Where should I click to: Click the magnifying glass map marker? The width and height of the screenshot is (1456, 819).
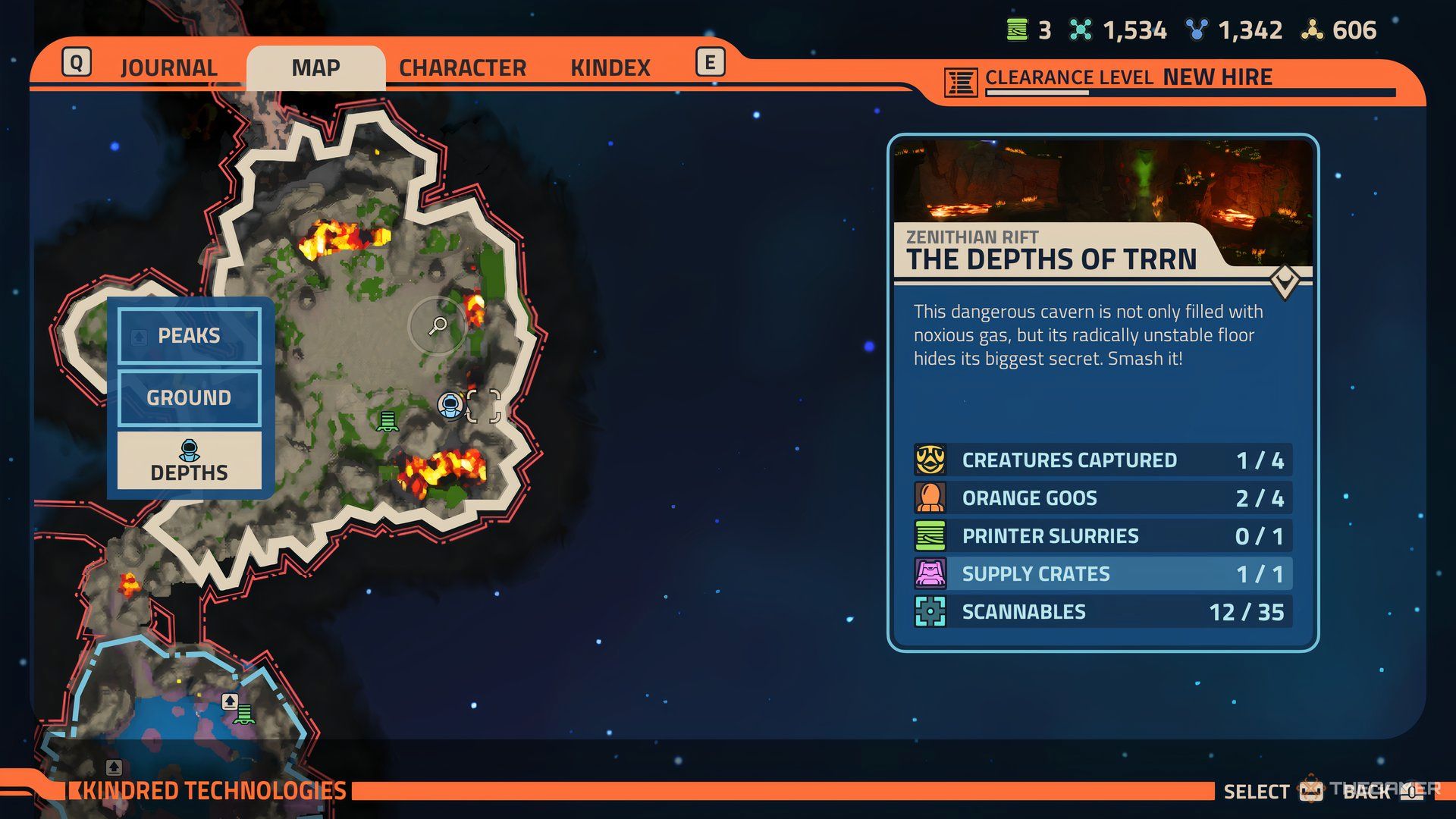coord(438,326)
